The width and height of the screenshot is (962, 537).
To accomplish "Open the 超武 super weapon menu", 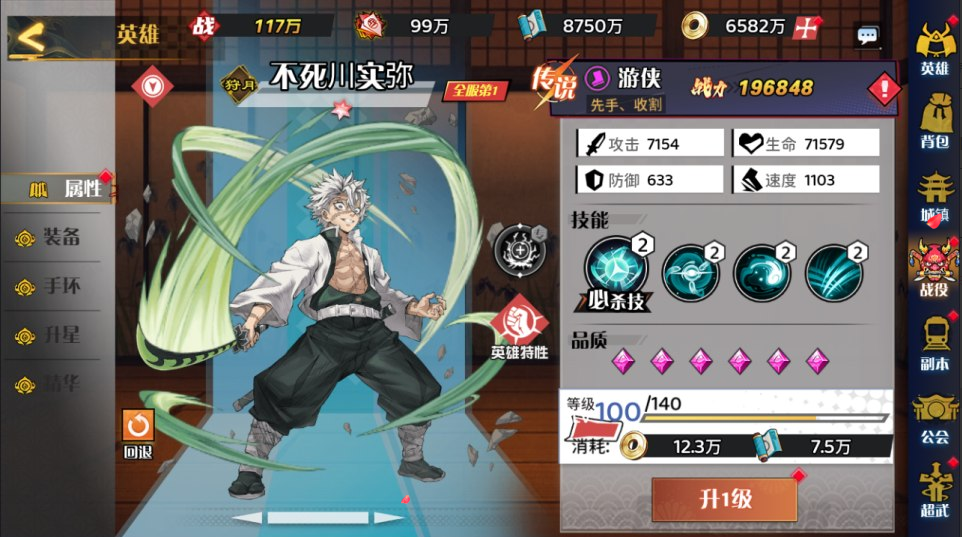I will click(934, 489).
